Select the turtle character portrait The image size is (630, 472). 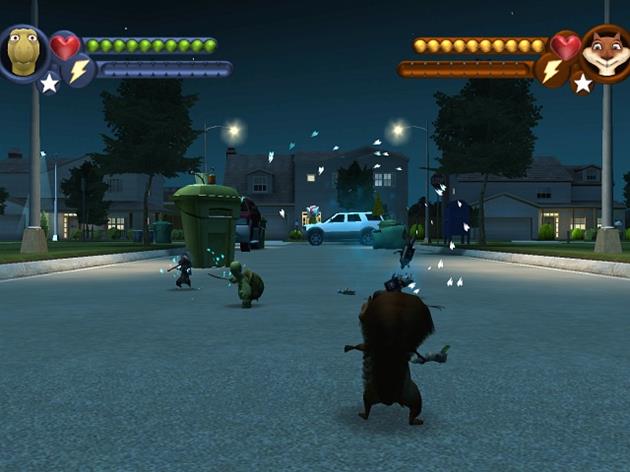24,51
